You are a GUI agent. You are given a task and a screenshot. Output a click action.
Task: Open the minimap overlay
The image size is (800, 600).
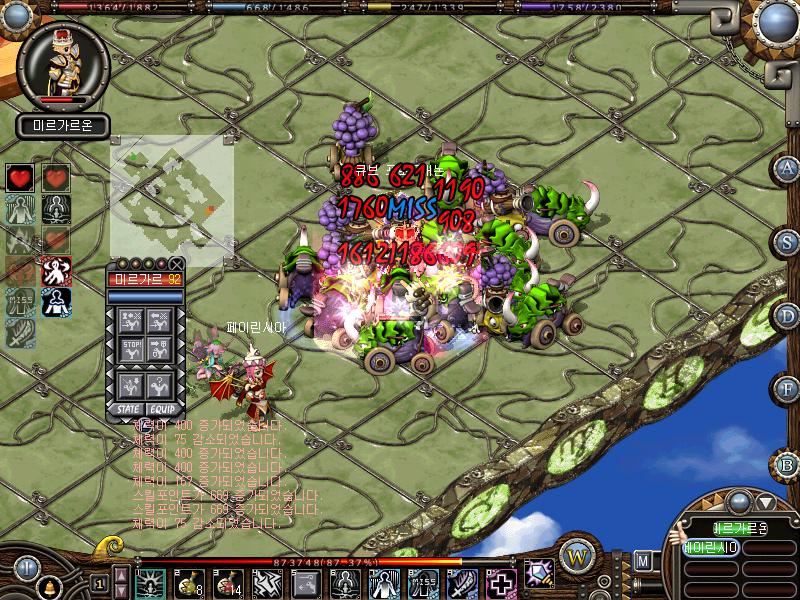click(172, 200)
